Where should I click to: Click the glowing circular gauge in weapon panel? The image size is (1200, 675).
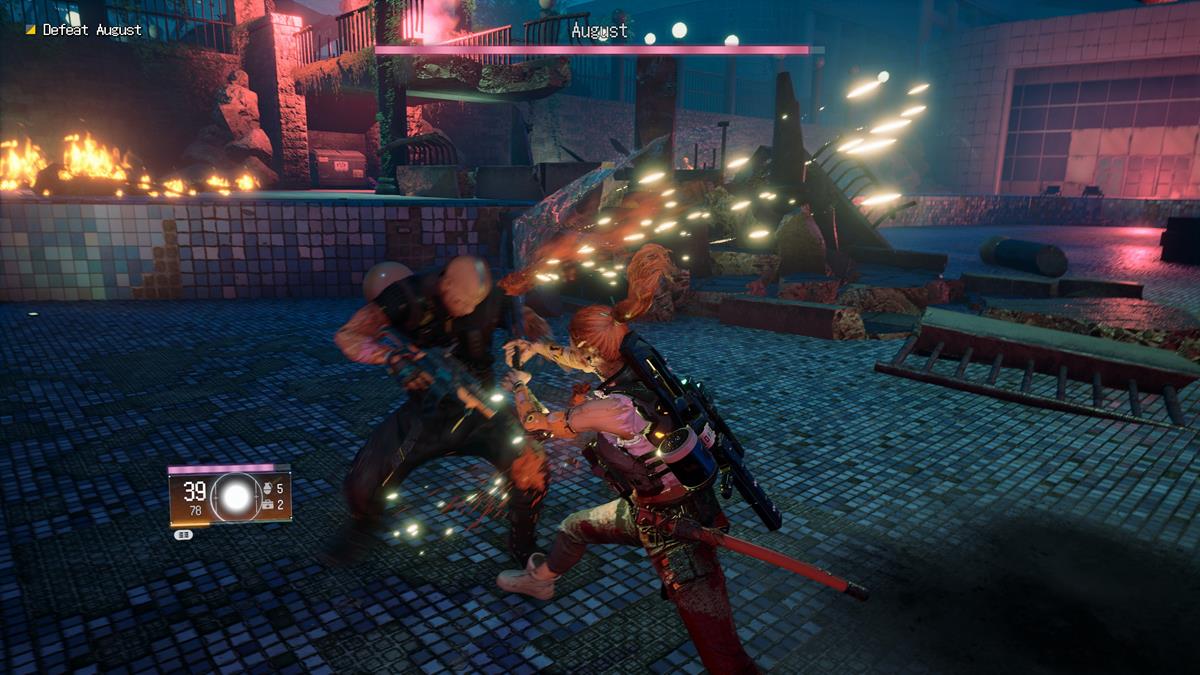click(x=236, y=497)
